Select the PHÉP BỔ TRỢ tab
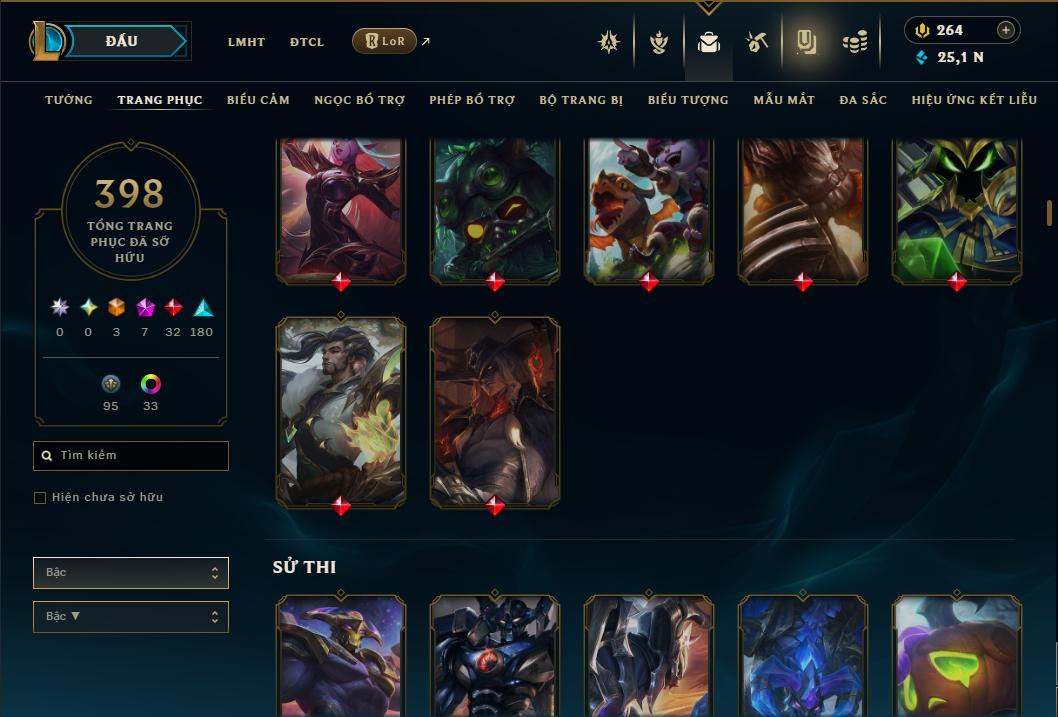This screenshot has width=1058, height=717. point(472,100)
